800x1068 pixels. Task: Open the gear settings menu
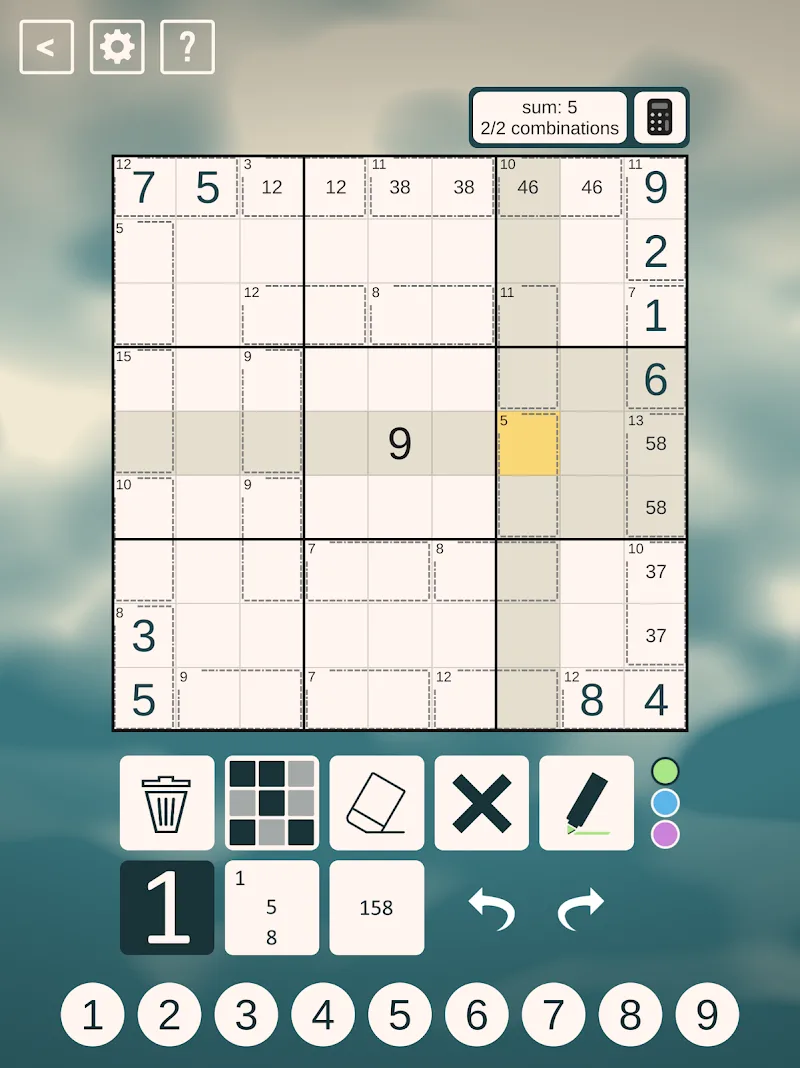point(117,47)
